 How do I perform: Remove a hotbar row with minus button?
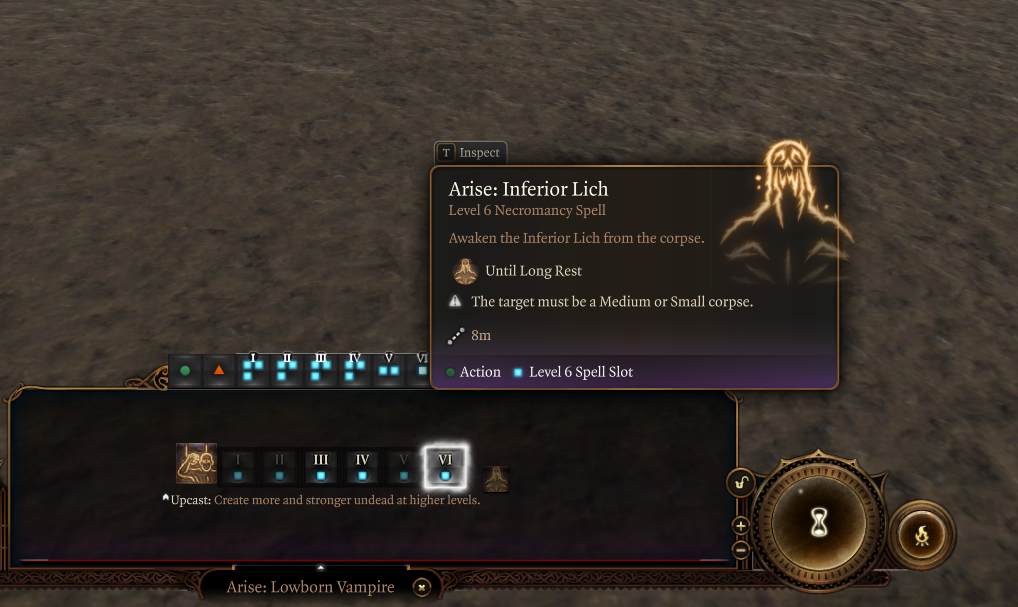click(740, 549)
